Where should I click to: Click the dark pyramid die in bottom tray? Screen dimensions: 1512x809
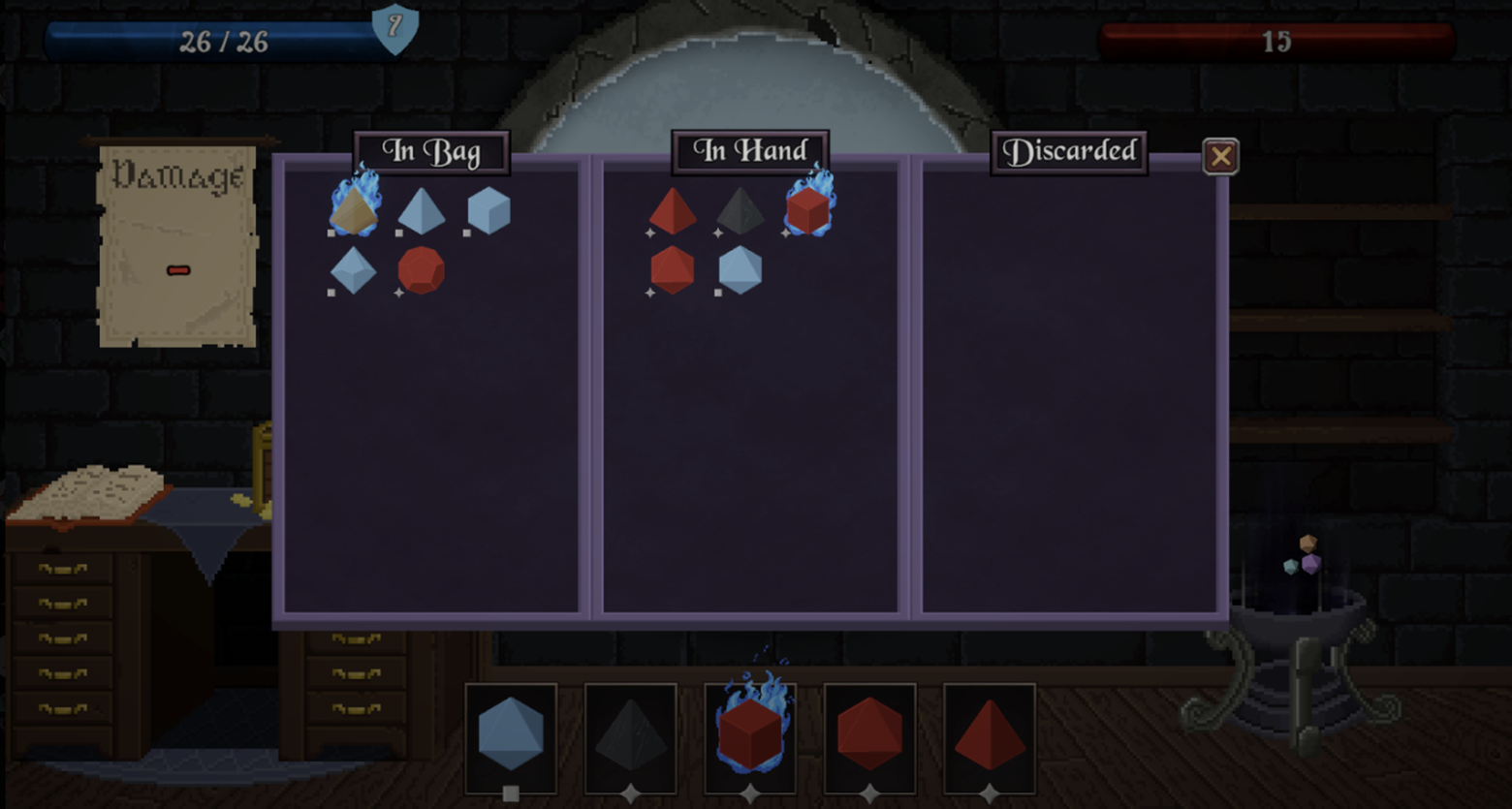[630, 734]
